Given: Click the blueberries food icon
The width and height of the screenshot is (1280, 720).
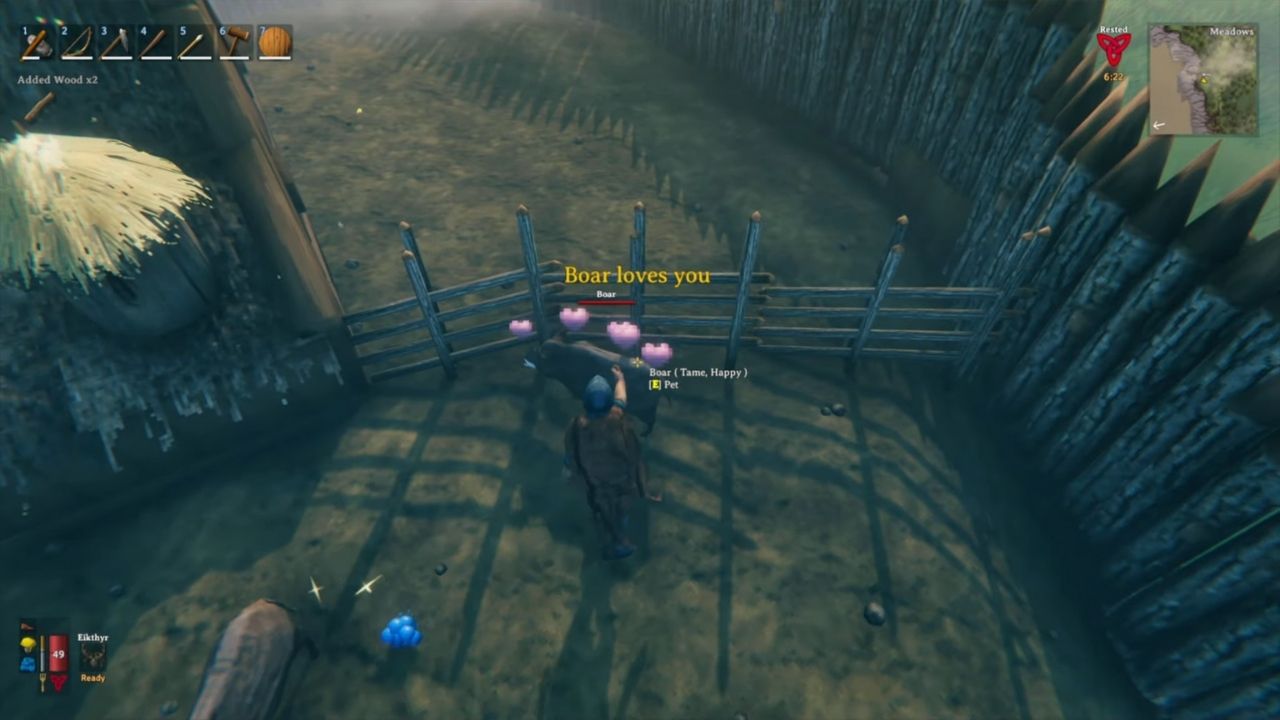Looking at the screenshot, I should [28, 664].
